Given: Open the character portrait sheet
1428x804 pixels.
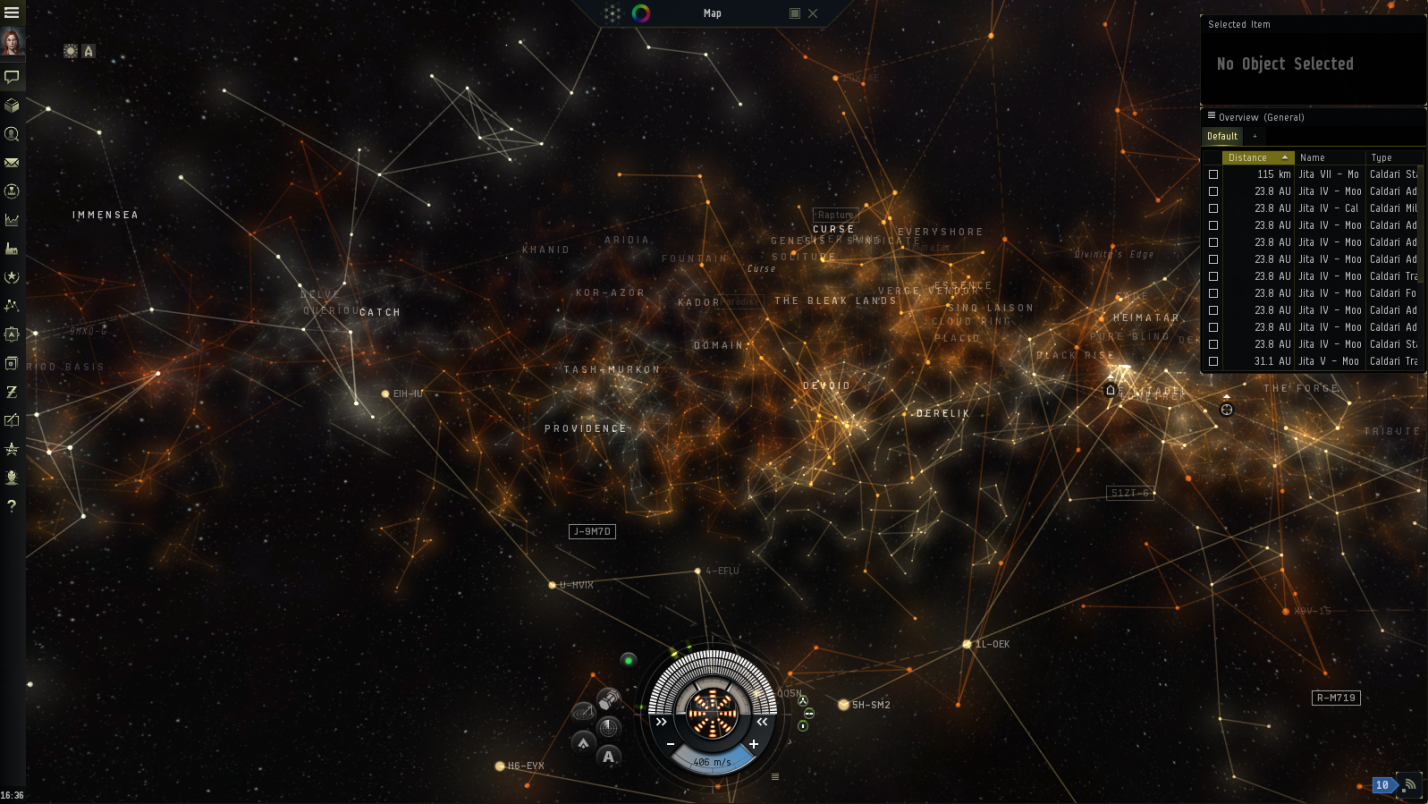Looking at the screenshot, I should point(12,42).
